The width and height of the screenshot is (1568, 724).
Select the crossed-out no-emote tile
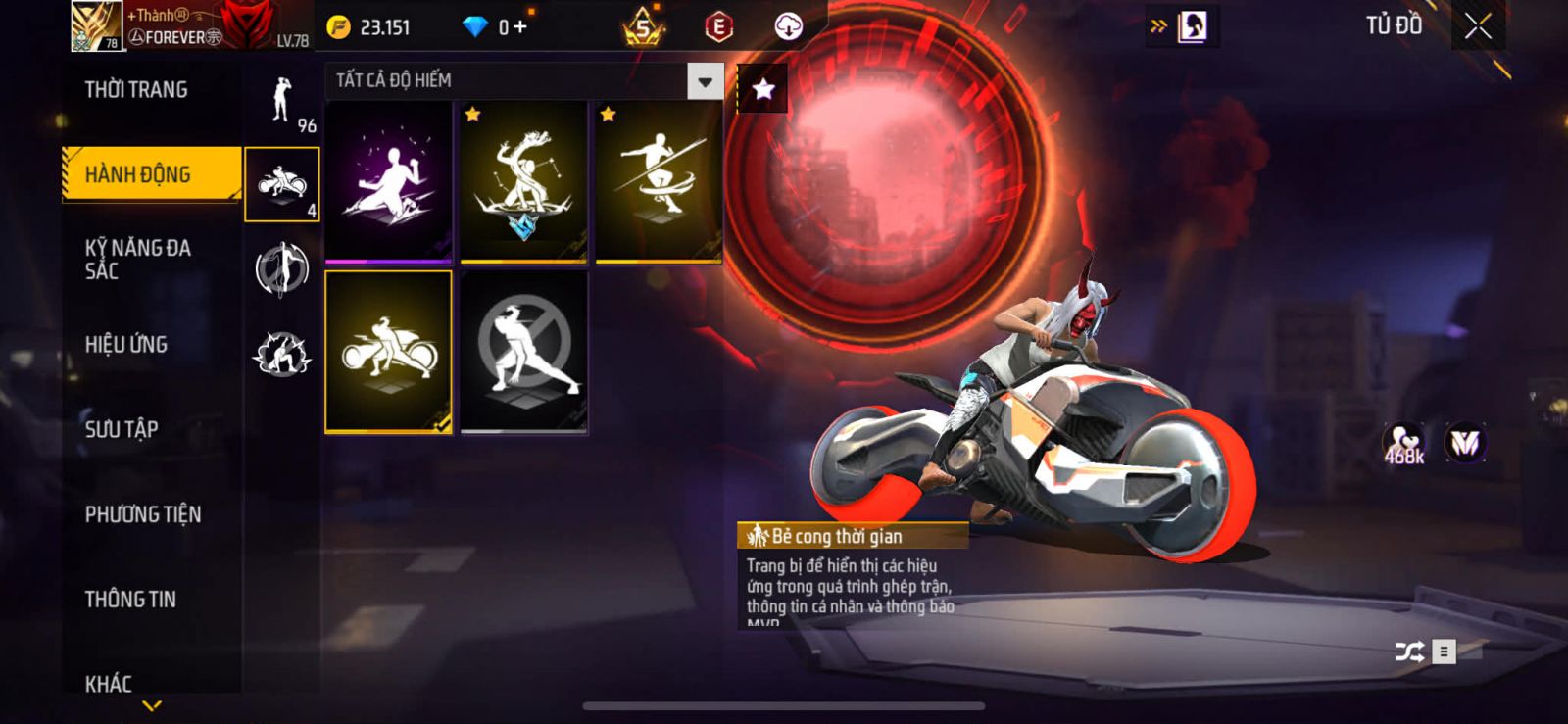524,352
